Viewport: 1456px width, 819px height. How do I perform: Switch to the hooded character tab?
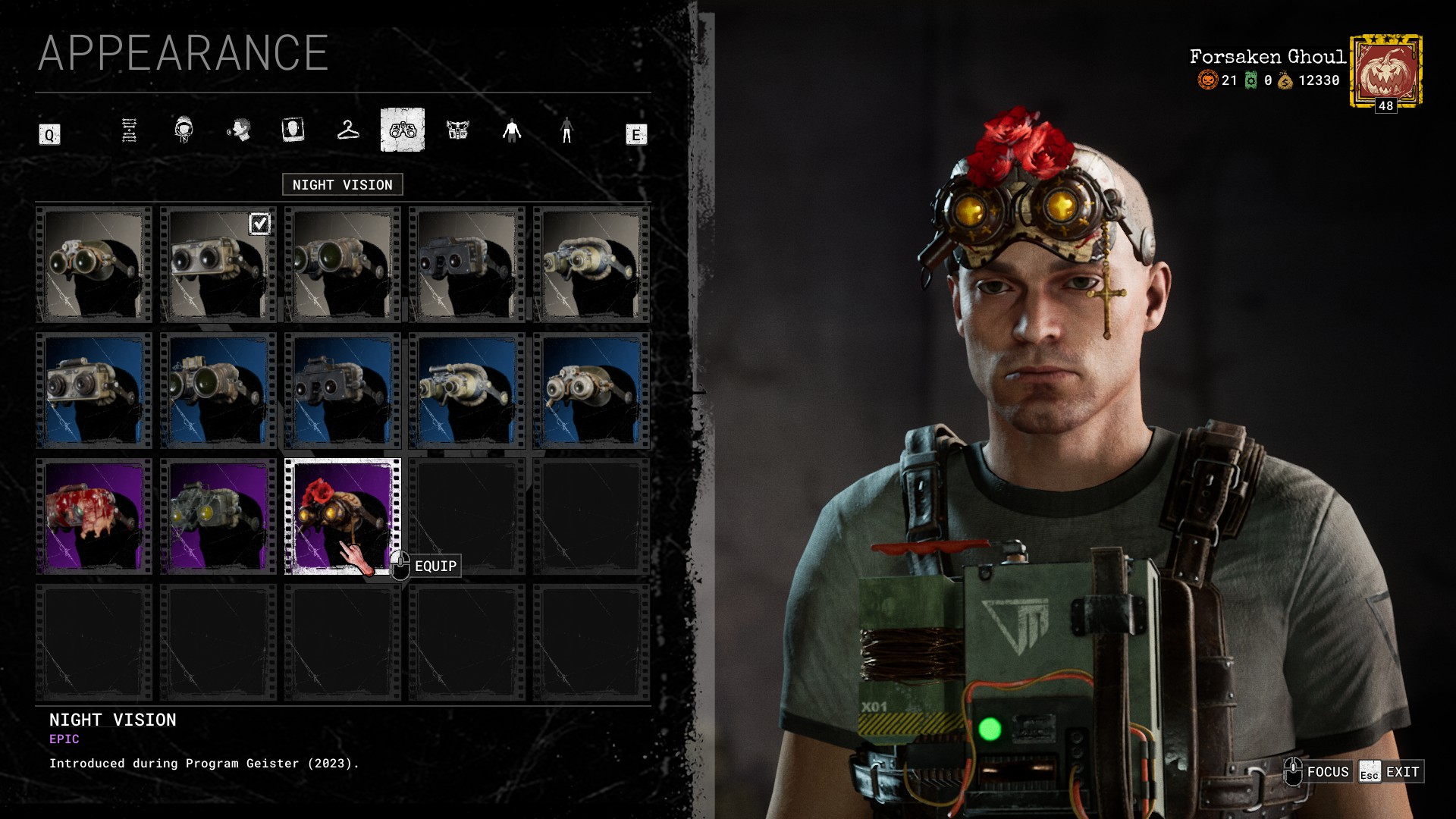click(x=184, y=130)
